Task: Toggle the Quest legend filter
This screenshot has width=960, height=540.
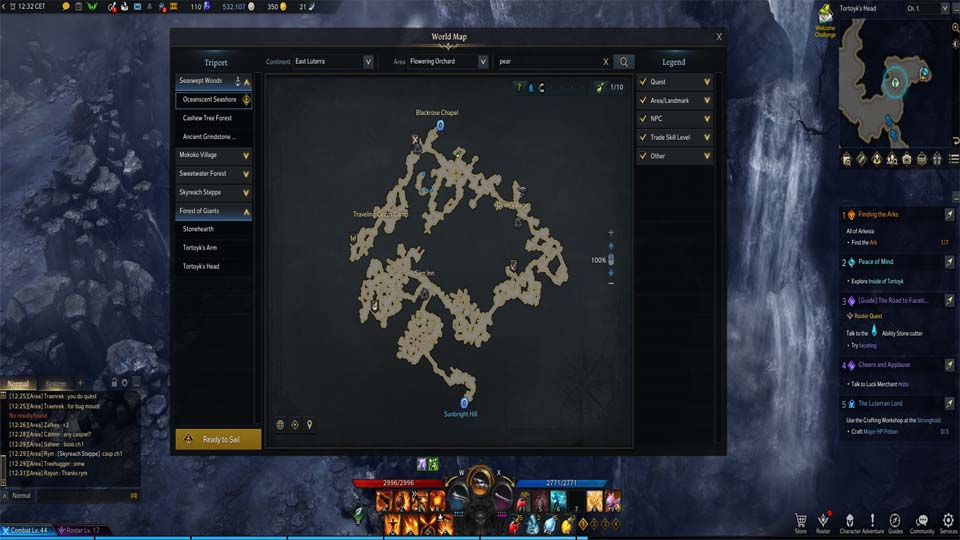Action: (x=675, y=82)
